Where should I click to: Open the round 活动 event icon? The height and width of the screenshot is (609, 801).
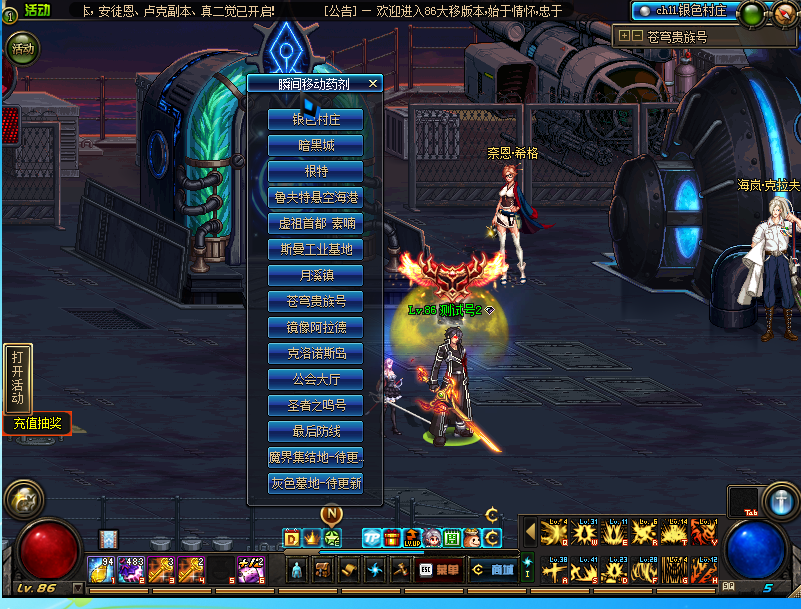(22, 48)
